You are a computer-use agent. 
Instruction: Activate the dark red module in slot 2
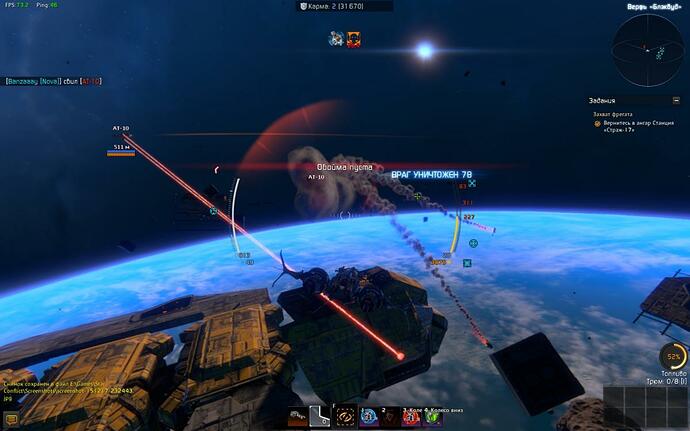click(x=390, y=416)
